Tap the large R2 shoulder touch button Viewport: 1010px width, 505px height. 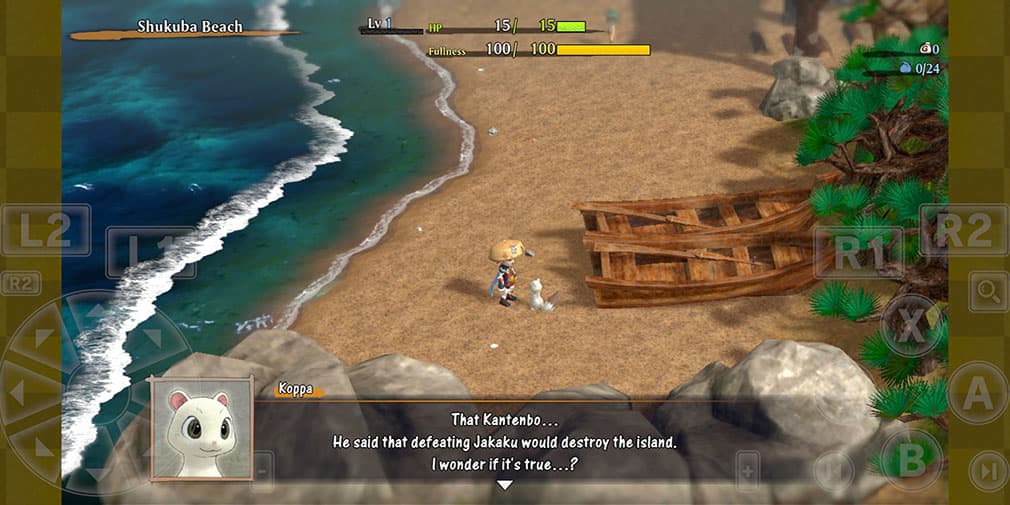click(964, 230)
